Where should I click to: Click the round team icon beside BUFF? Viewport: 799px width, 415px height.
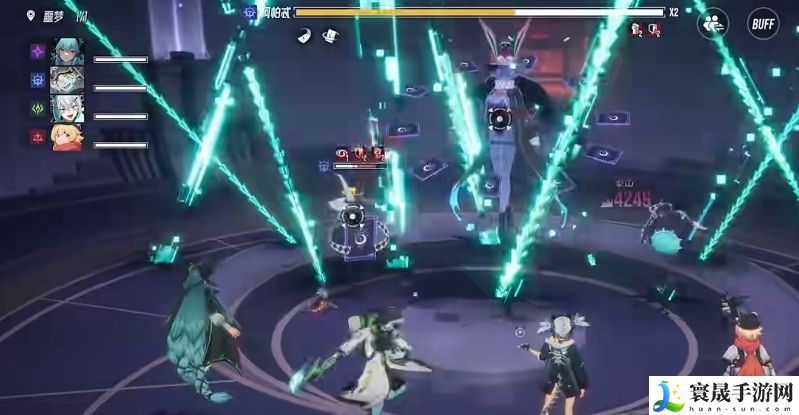713,23
